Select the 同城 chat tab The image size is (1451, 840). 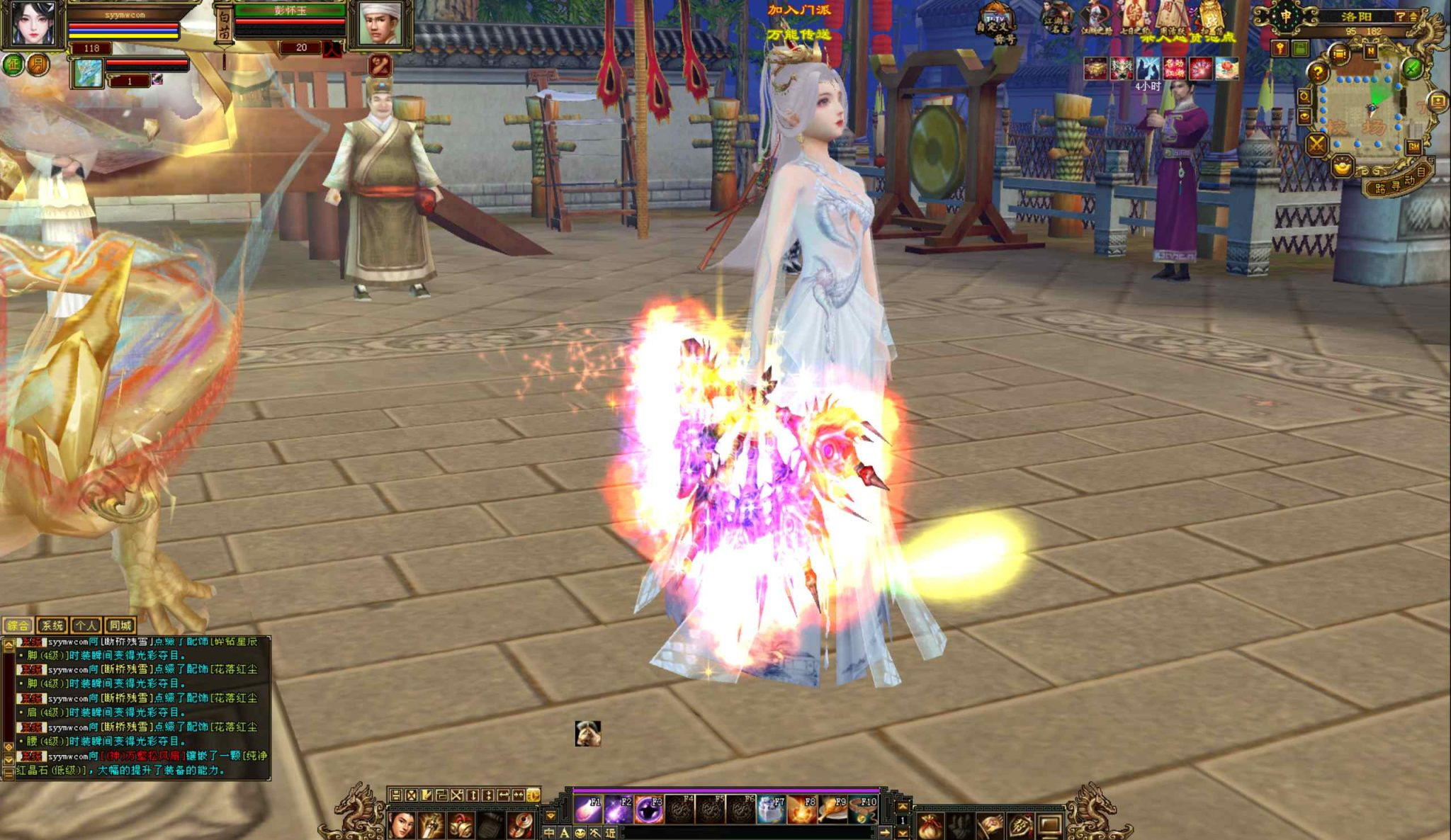click(120, 625)
